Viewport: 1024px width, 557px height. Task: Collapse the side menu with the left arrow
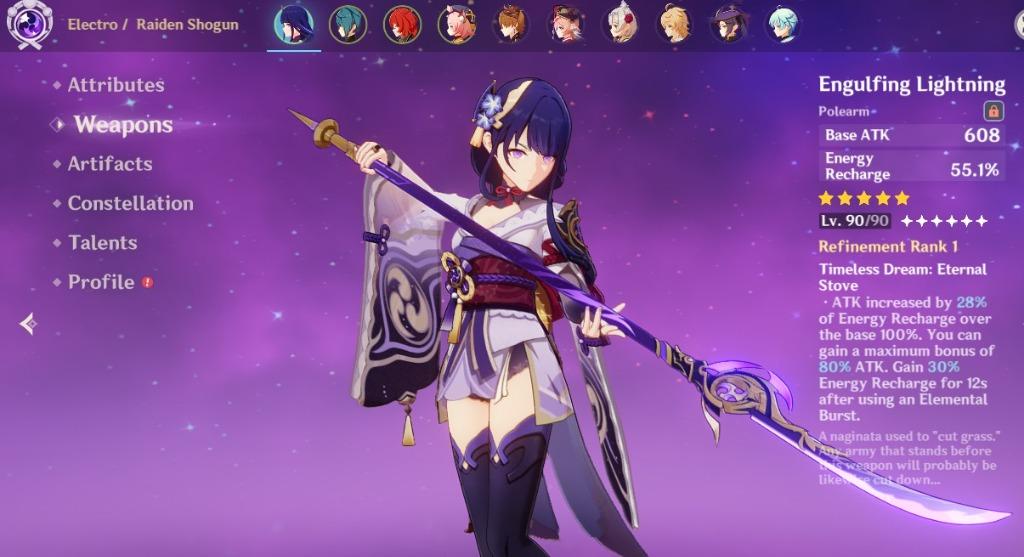point(28,323)
